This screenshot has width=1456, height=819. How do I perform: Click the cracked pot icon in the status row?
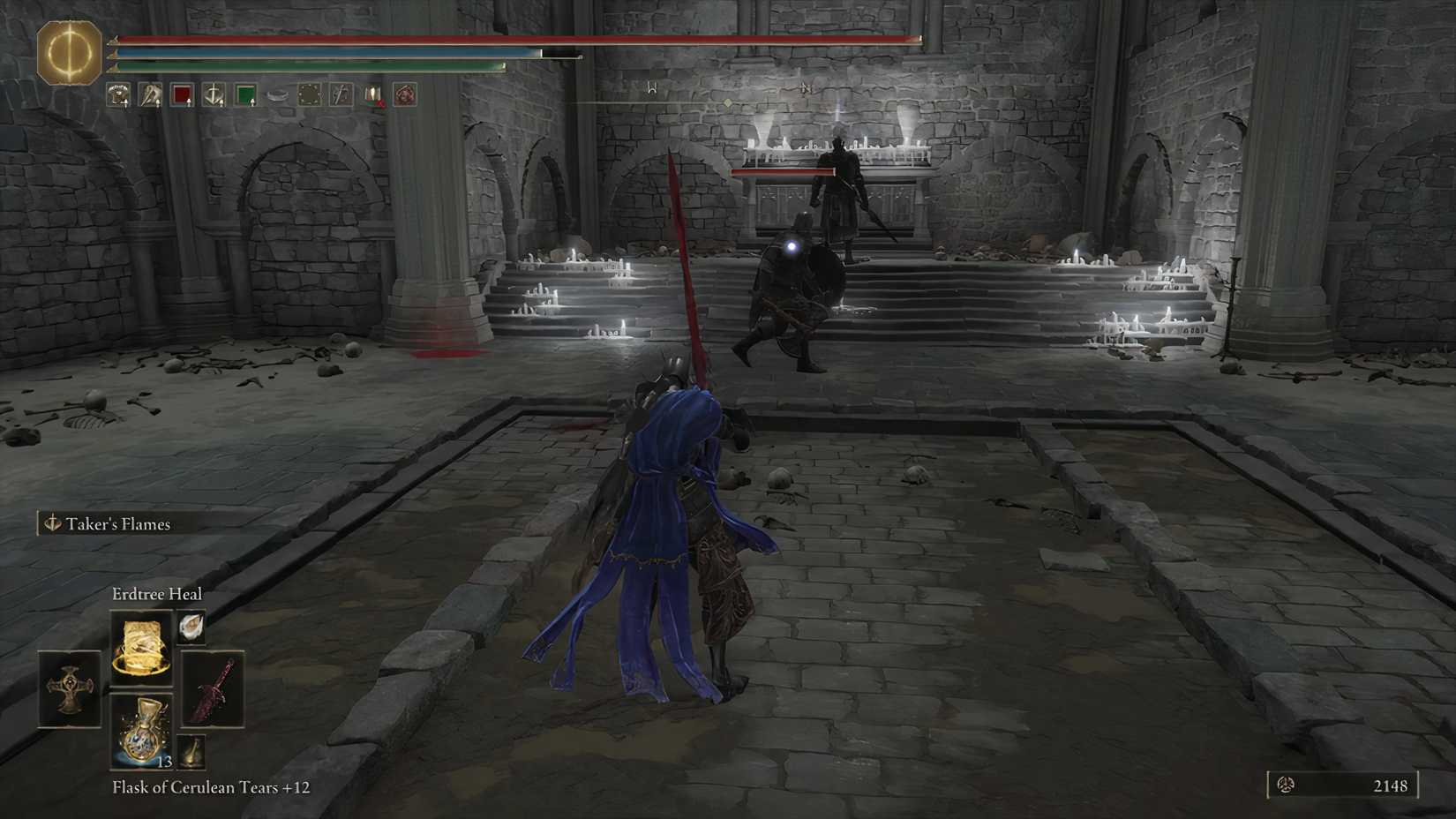tap(277, 94)
